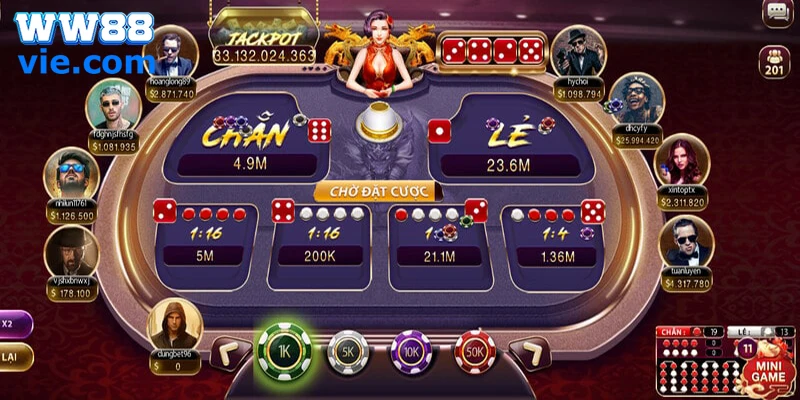Choose the 5K silver chip
800x400 pixels.
point(348,351)
